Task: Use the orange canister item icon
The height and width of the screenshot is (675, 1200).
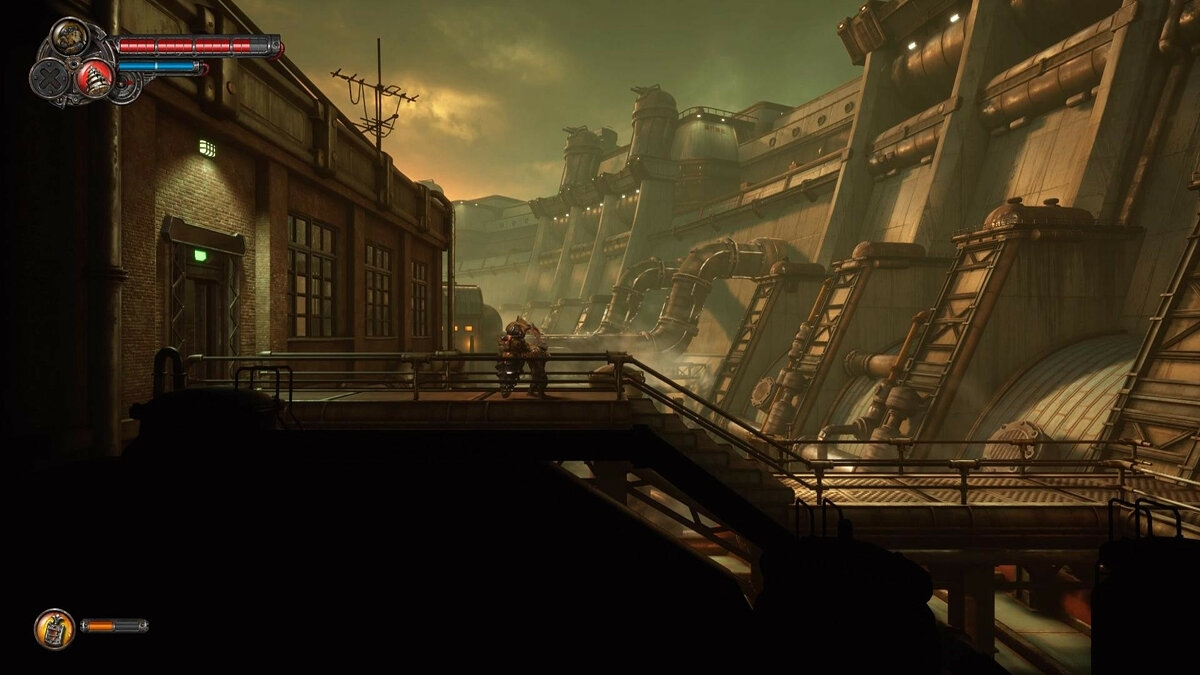Action: (x=54, y=628)
